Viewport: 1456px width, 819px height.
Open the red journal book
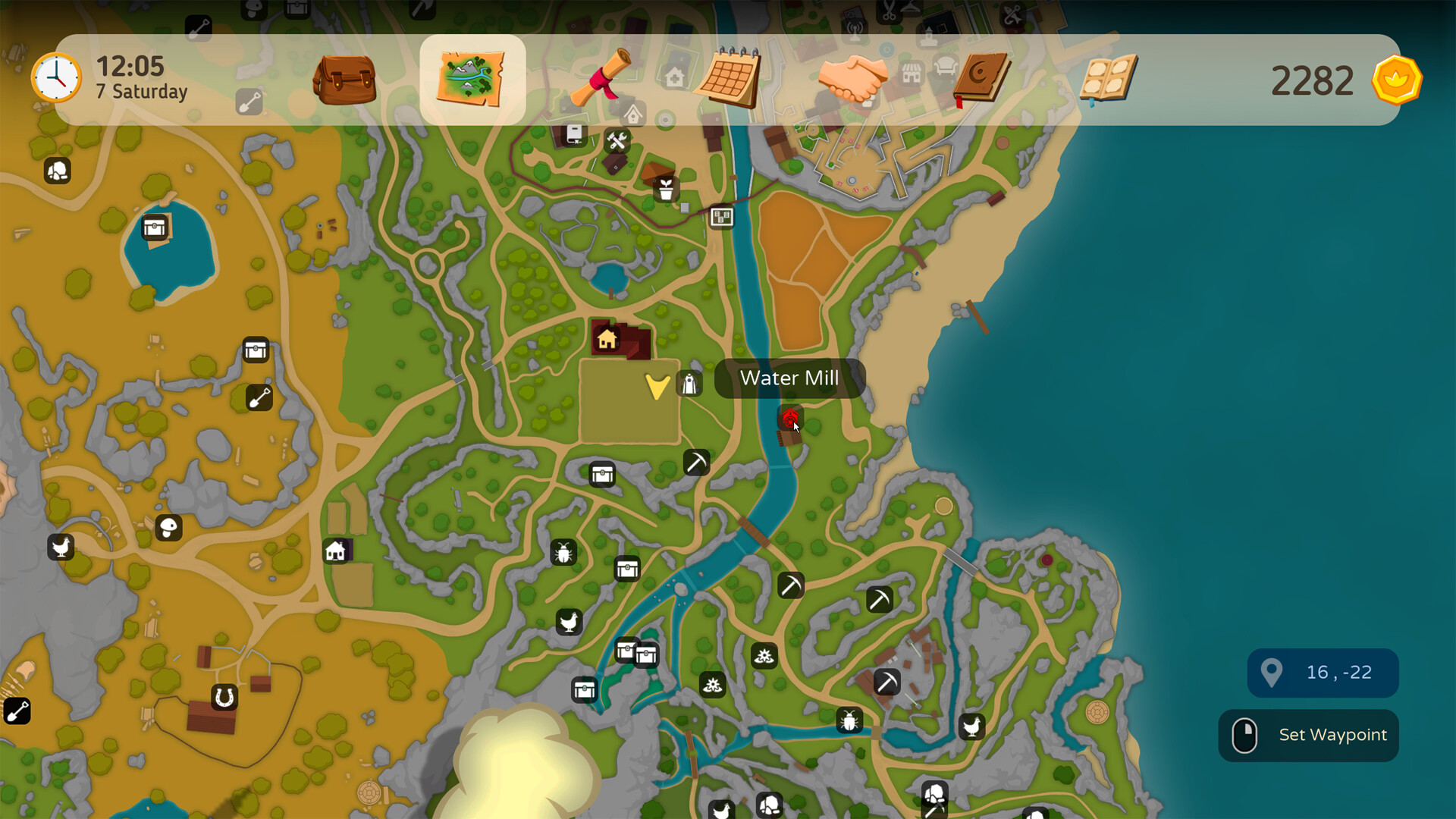click(980, 76)
